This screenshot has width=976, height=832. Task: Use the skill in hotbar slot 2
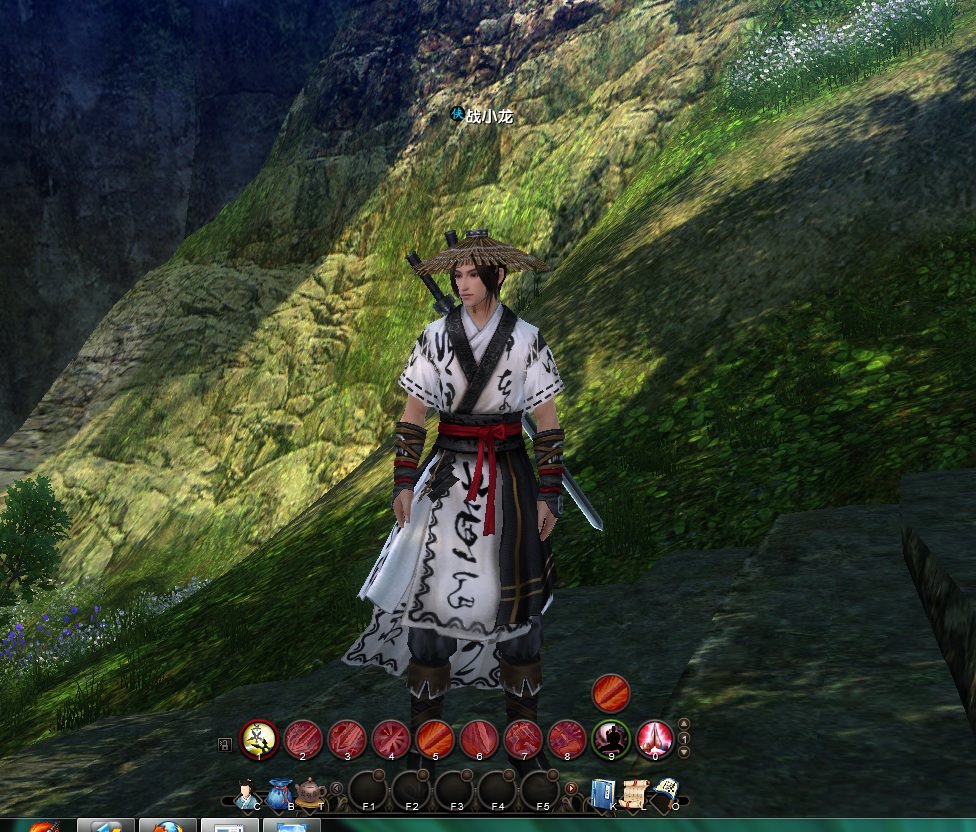pos(303,739)
